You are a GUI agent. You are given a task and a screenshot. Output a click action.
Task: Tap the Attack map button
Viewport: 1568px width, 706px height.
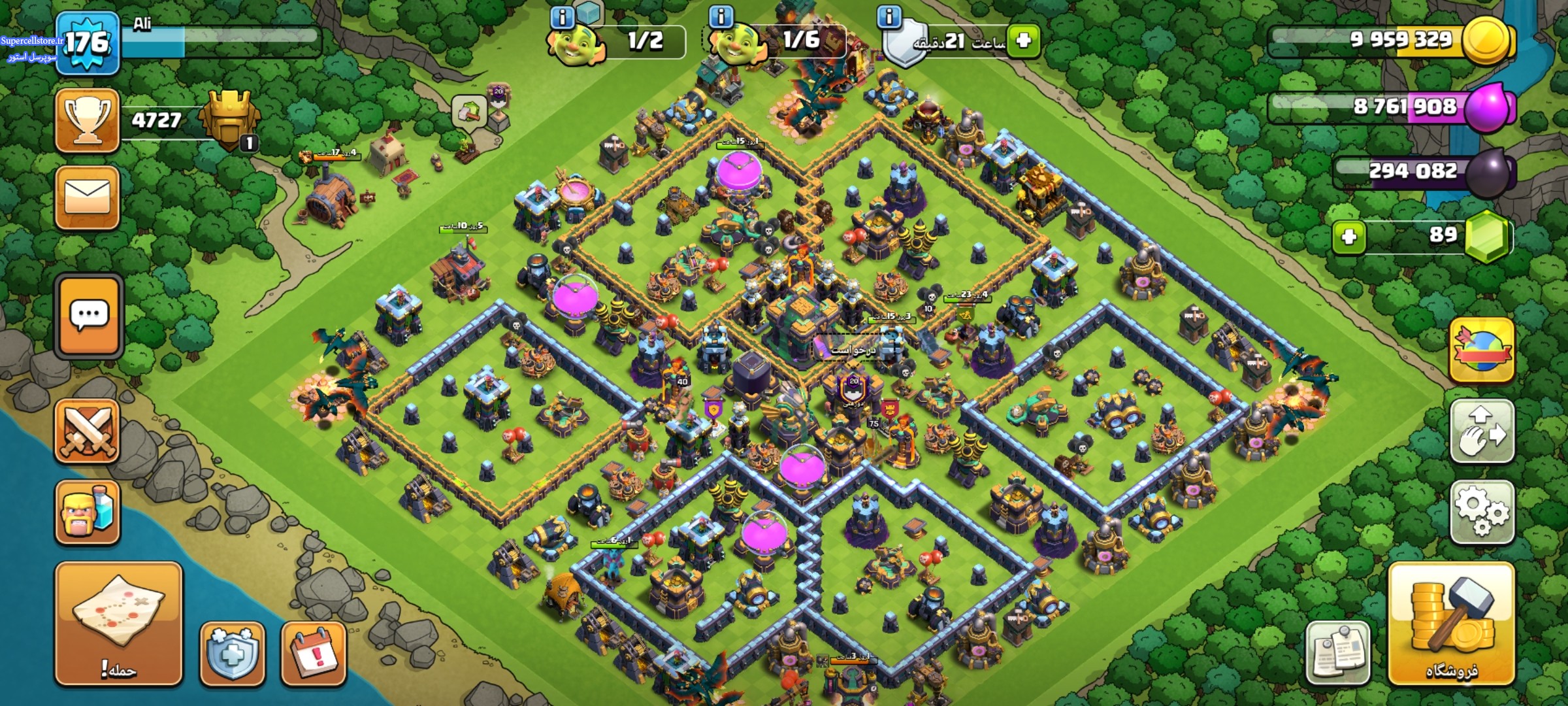coord(118,623)
